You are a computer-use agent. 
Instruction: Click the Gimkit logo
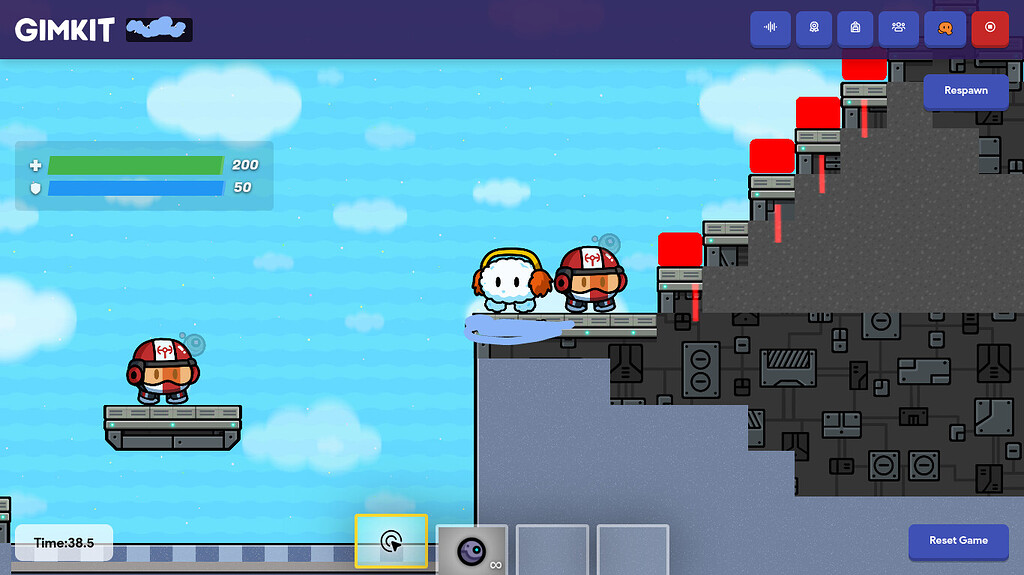tap(64, 29)
